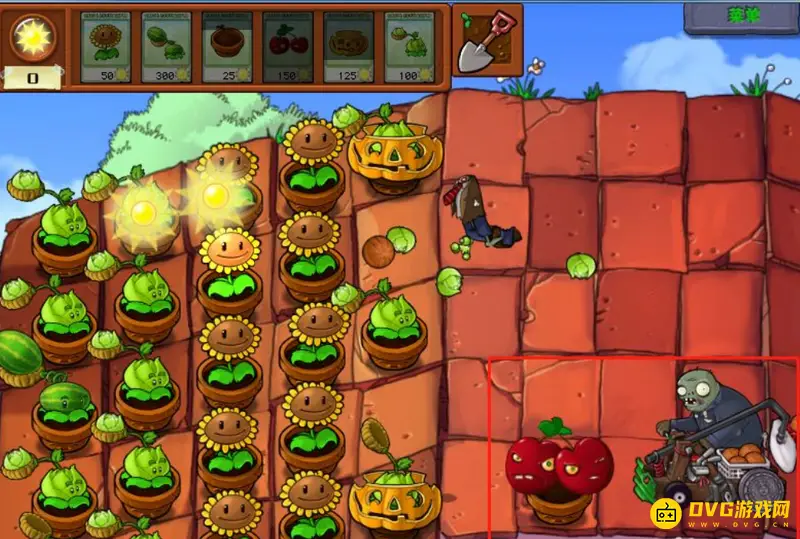The width and height of the screenshot is (800, 539).
Task: Choose the Melon-pult seed packet costing 300
Action: [x=166, y=47]
